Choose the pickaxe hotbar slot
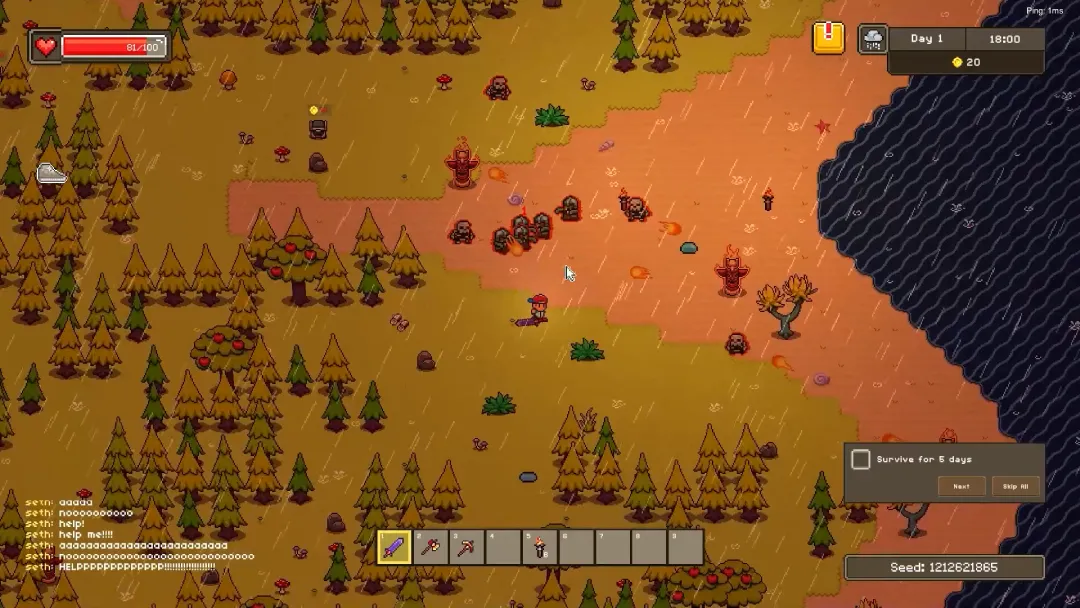Screen dimensions: 1080x608 (468, 547)
